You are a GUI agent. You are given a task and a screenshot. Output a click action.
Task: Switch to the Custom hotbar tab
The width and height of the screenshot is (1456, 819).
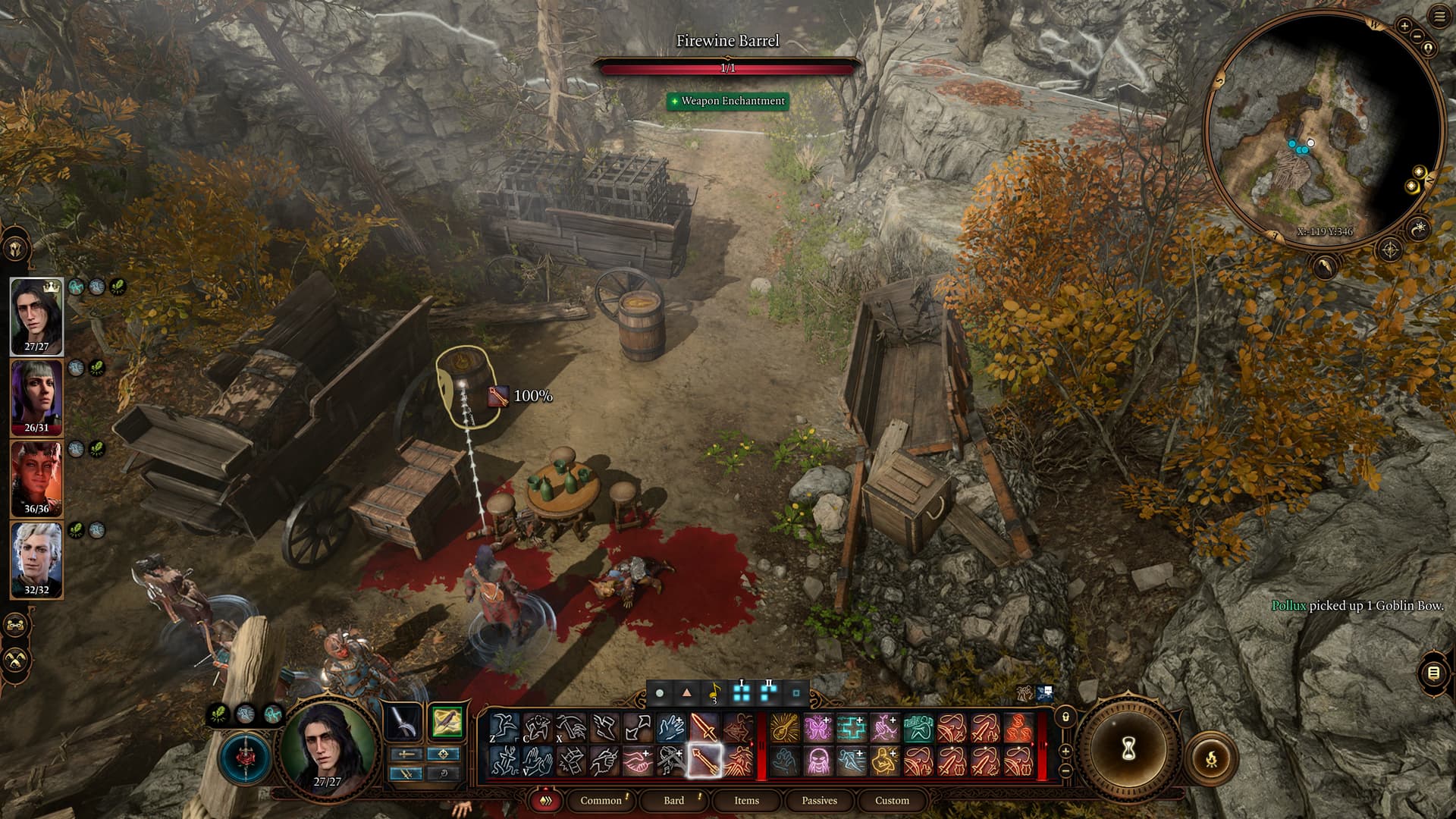[892, 800]
